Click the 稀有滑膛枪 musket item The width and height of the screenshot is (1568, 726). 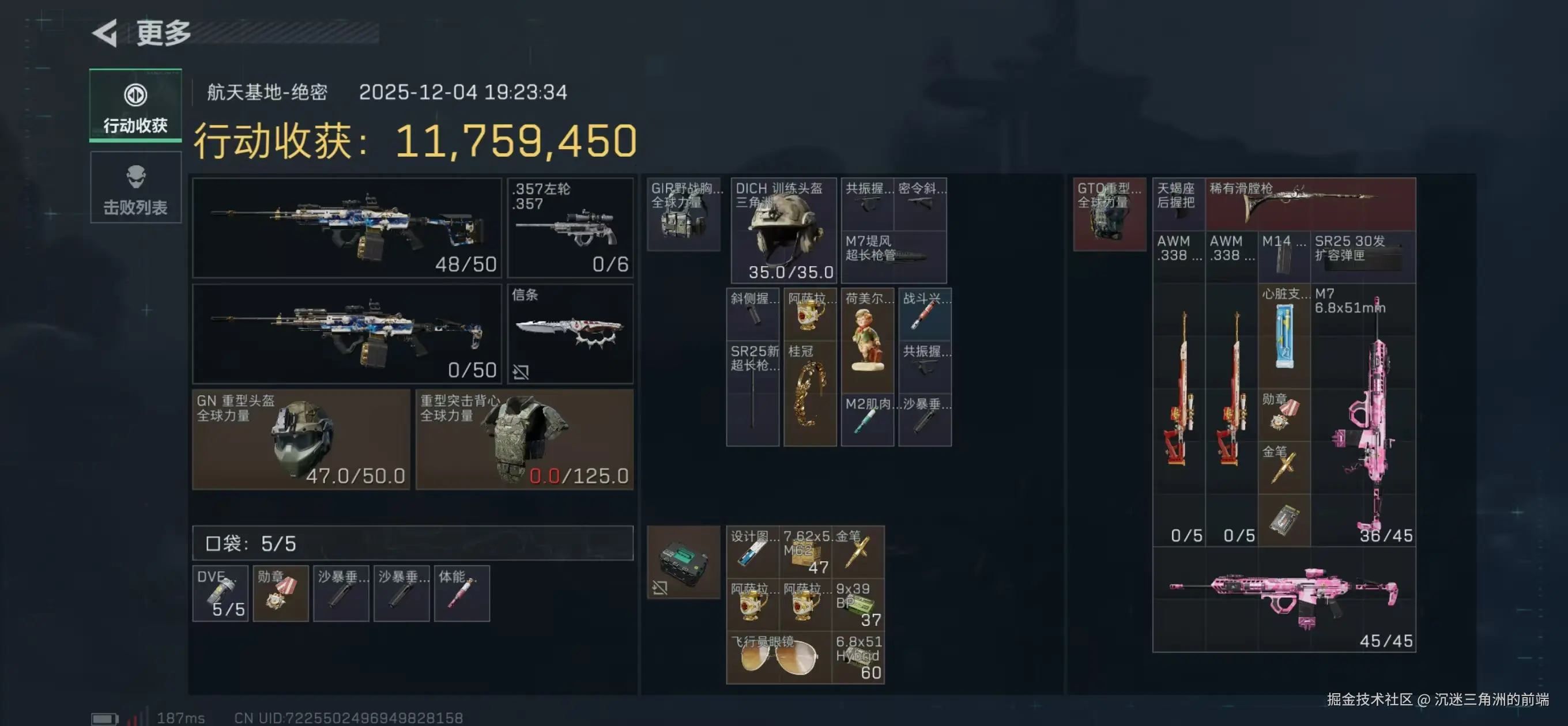(1310, 204)
